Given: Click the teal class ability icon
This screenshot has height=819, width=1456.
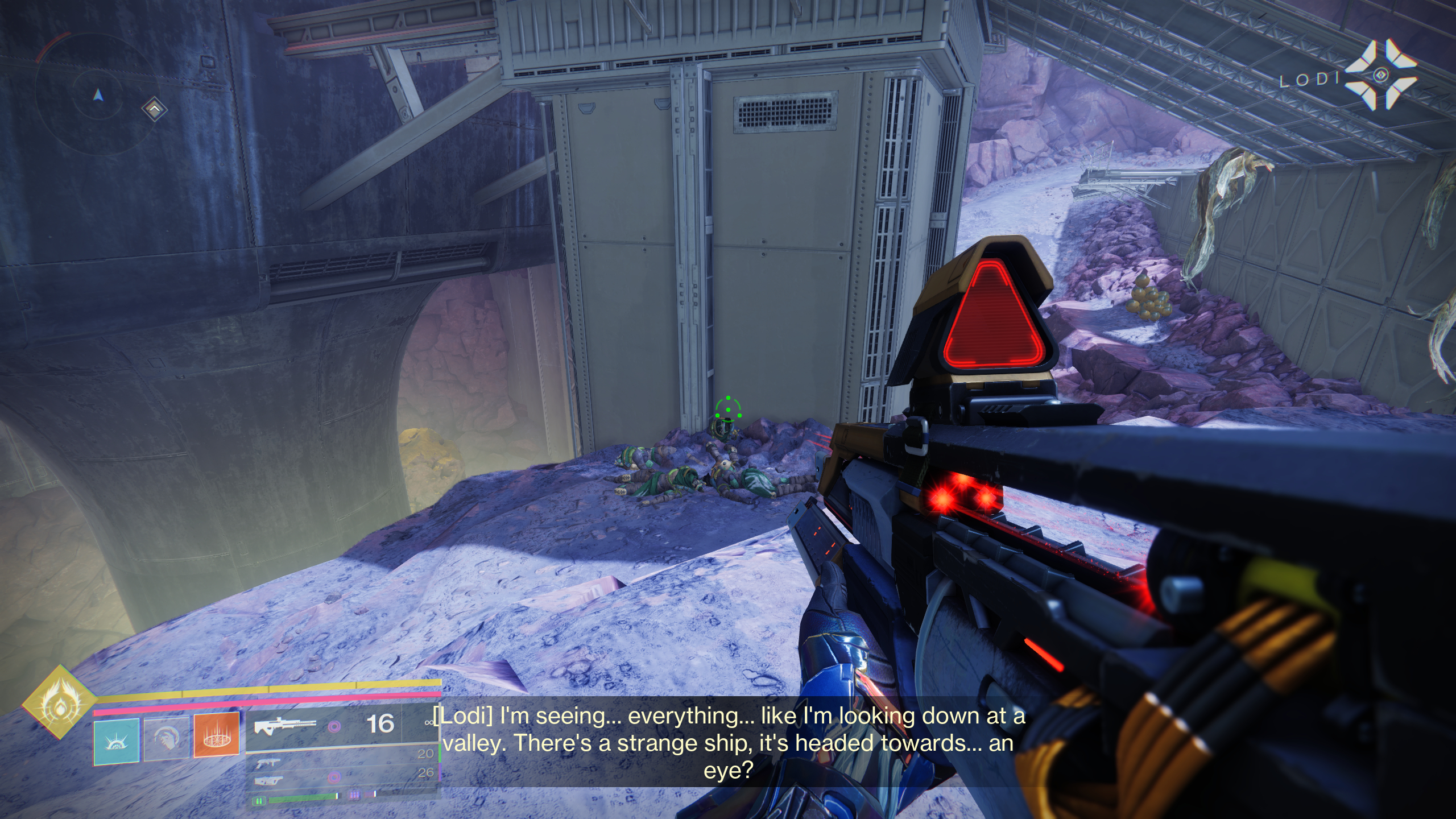Looking at the screenshot, I should pyautogui.click(x=117, y=743).
